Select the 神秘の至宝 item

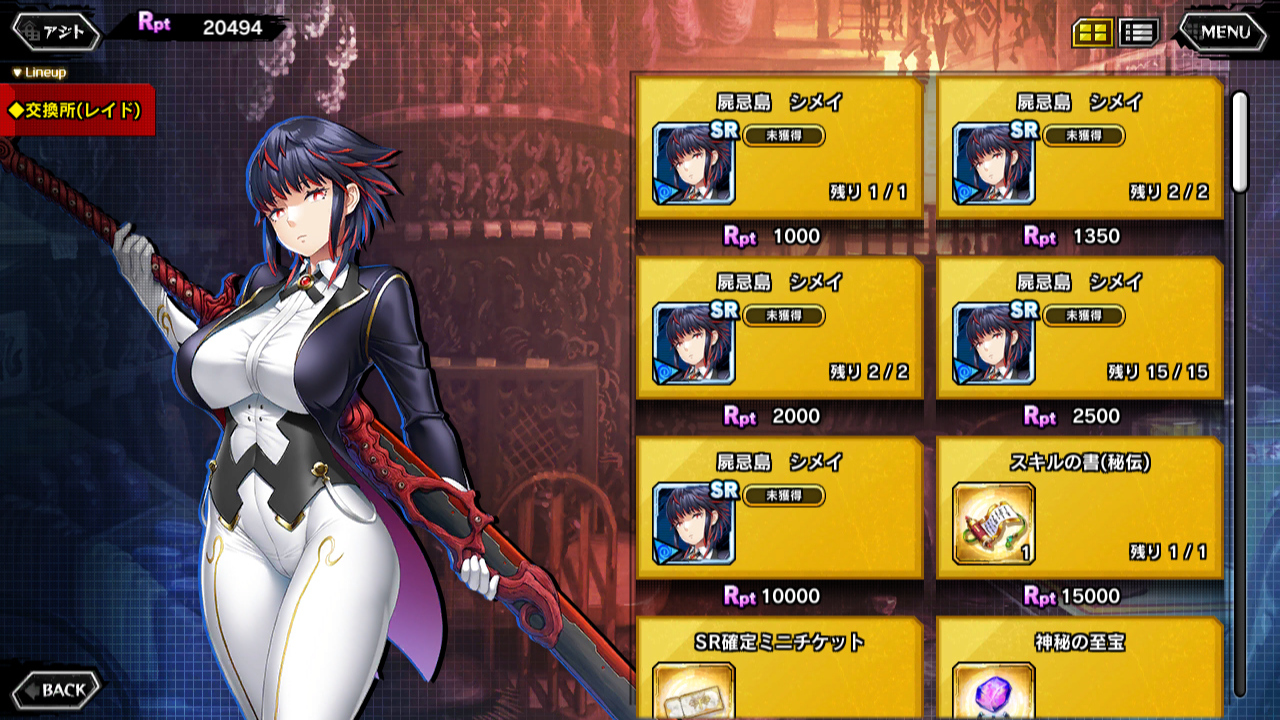(x=1080, y=668)
